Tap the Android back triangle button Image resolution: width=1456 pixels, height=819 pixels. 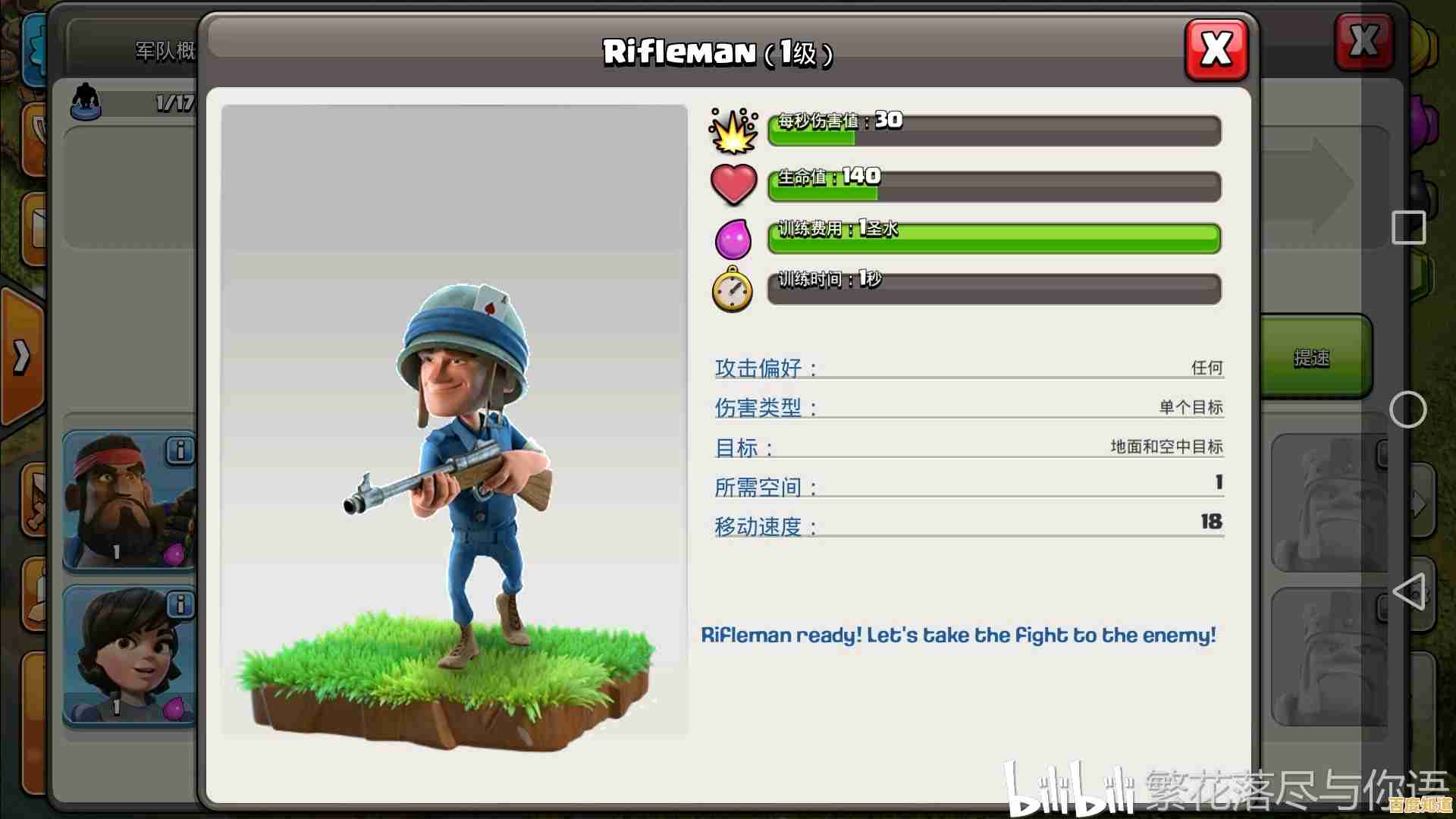click(1408, 591)
